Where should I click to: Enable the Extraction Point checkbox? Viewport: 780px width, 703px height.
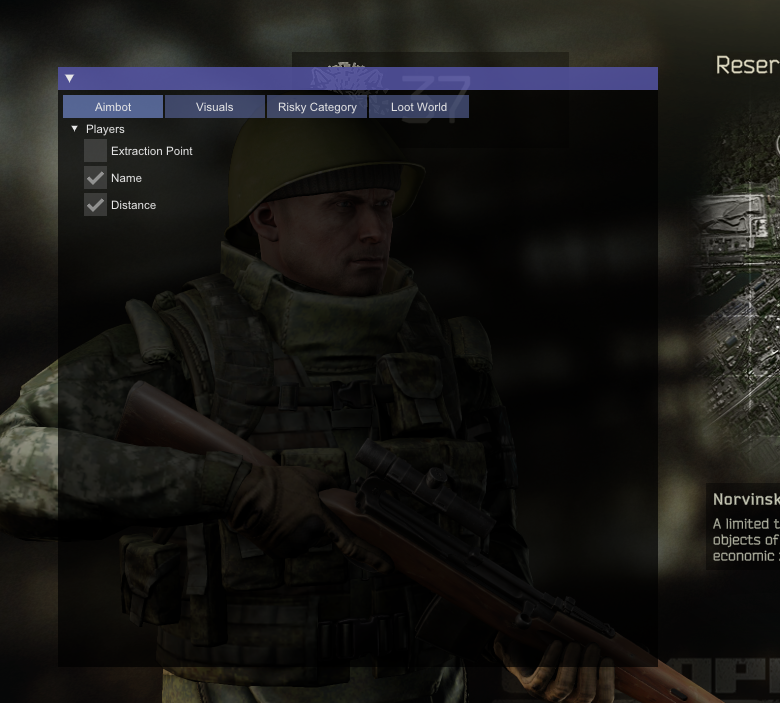coord(95,151)
